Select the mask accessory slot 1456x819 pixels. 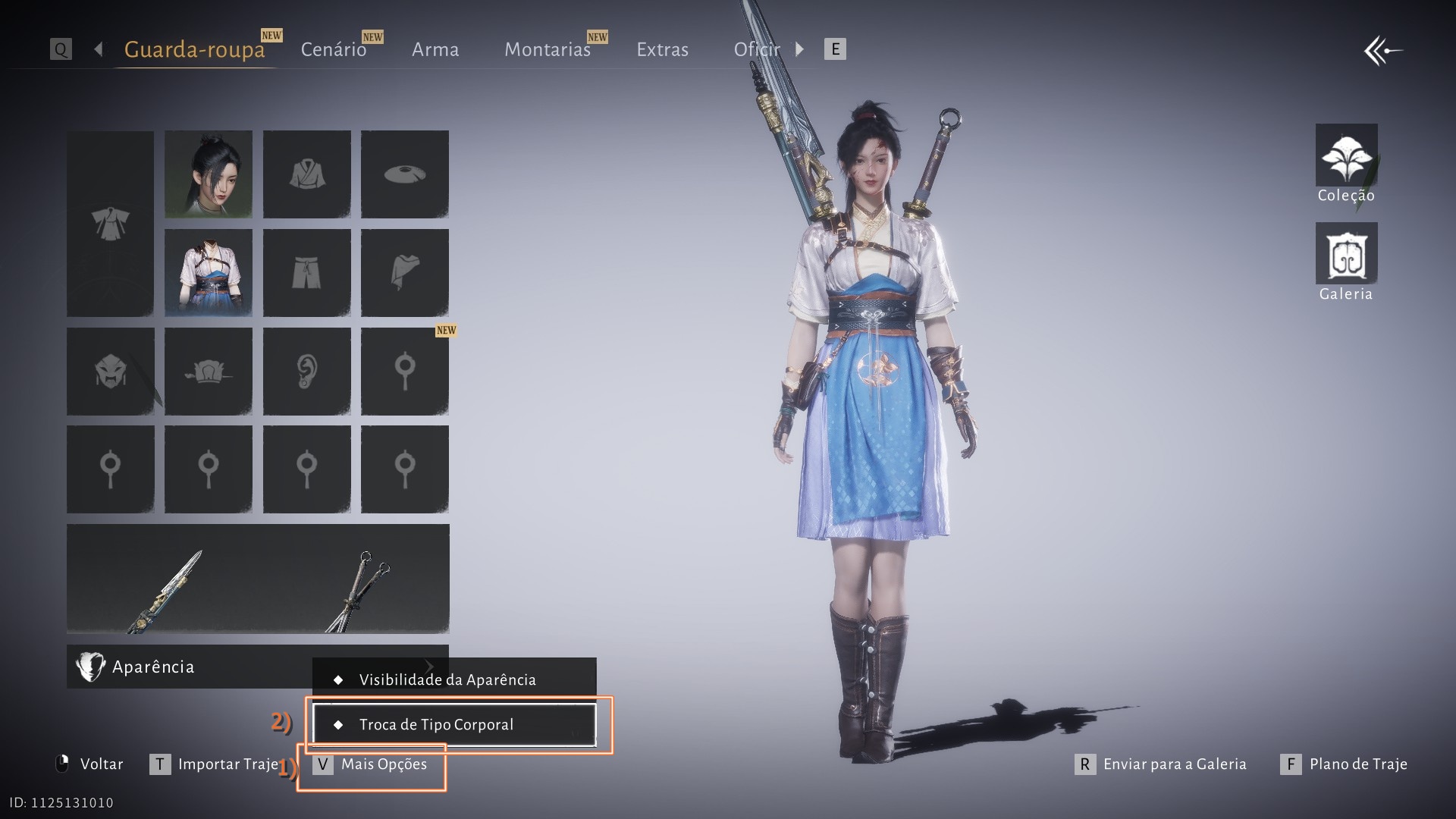pyautogui.click(x=111, y=371)
